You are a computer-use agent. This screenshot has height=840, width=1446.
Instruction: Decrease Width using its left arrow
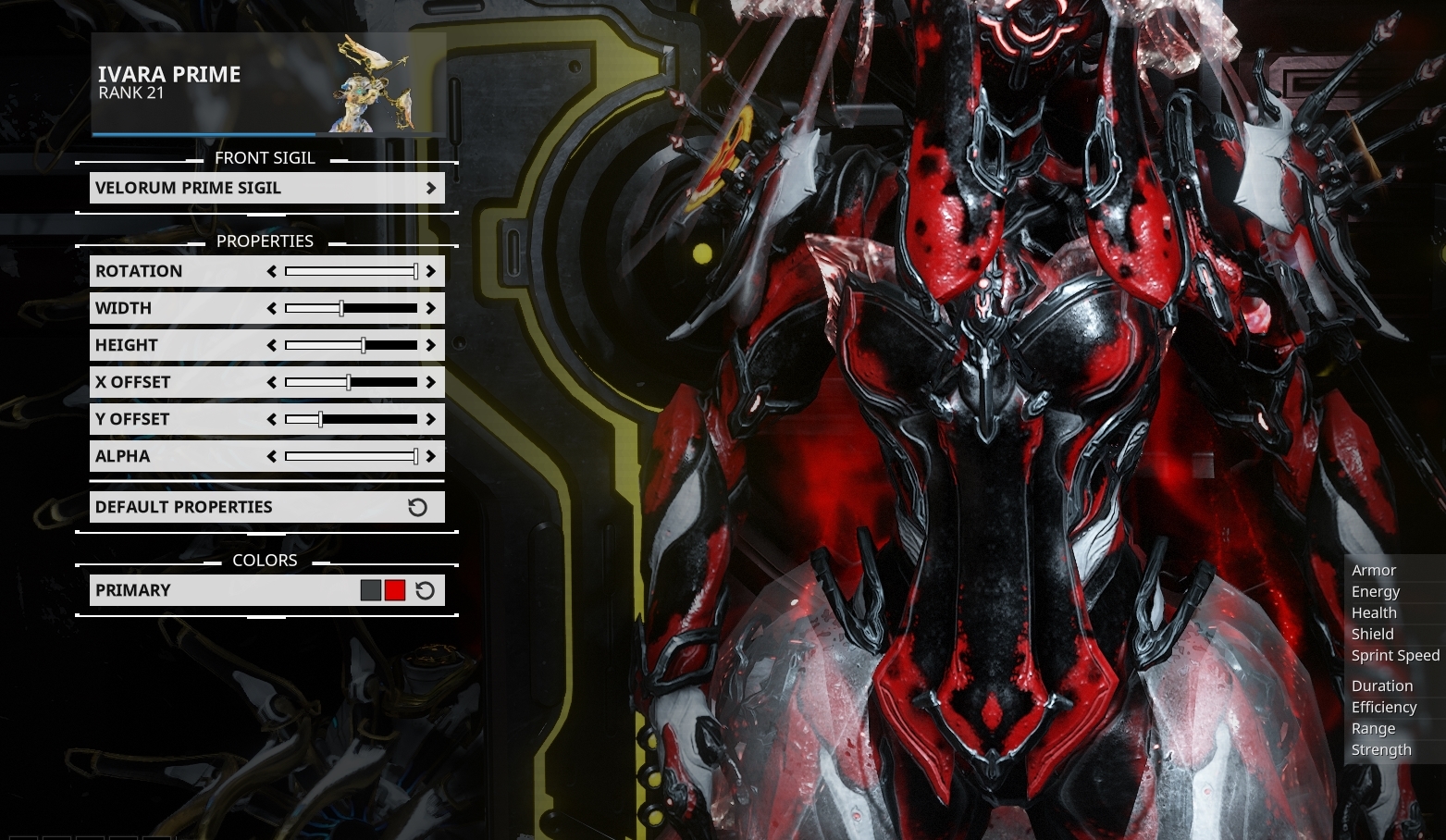click(272, 307)
